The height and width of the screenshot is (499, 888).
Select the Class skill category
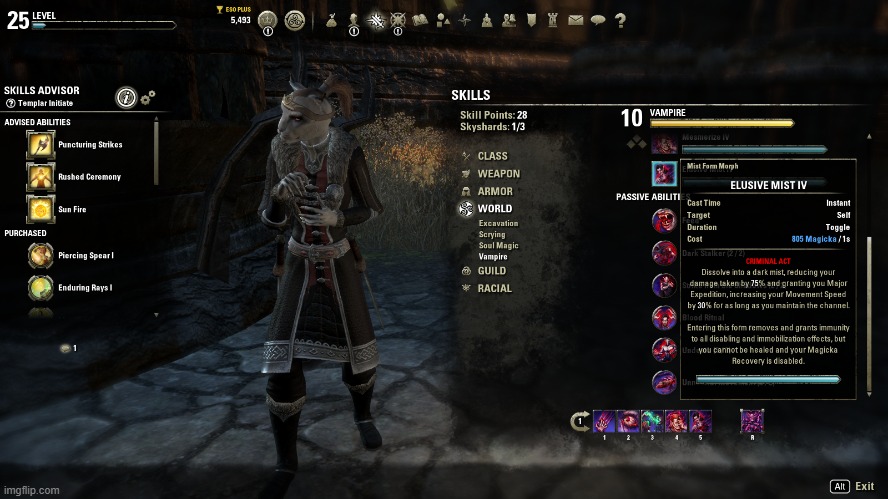(492, 156)
